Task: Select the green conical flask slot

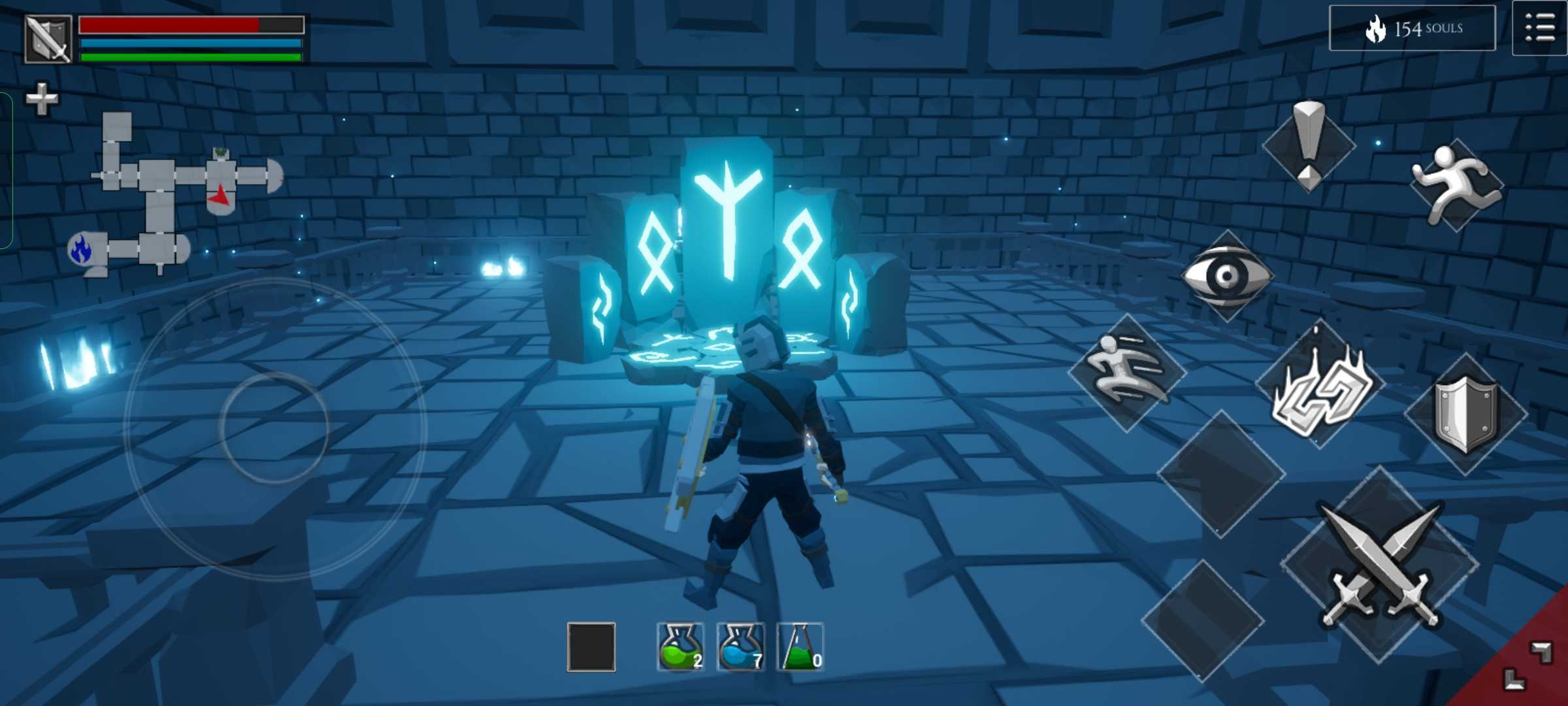Action: (800, 647)
